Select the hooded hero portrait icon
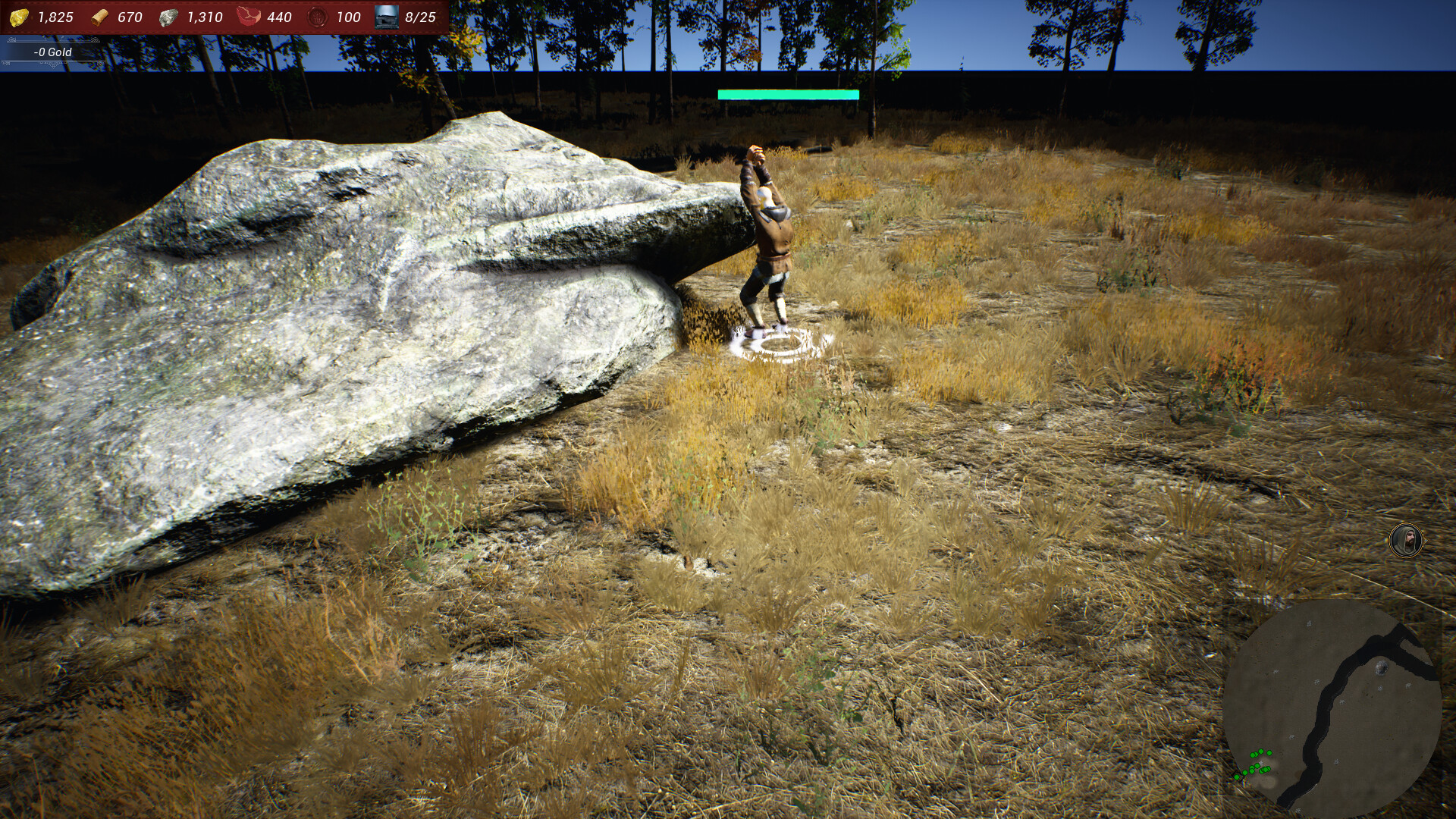Viewport: 1456px width, 819px height. pos(1405,541)
